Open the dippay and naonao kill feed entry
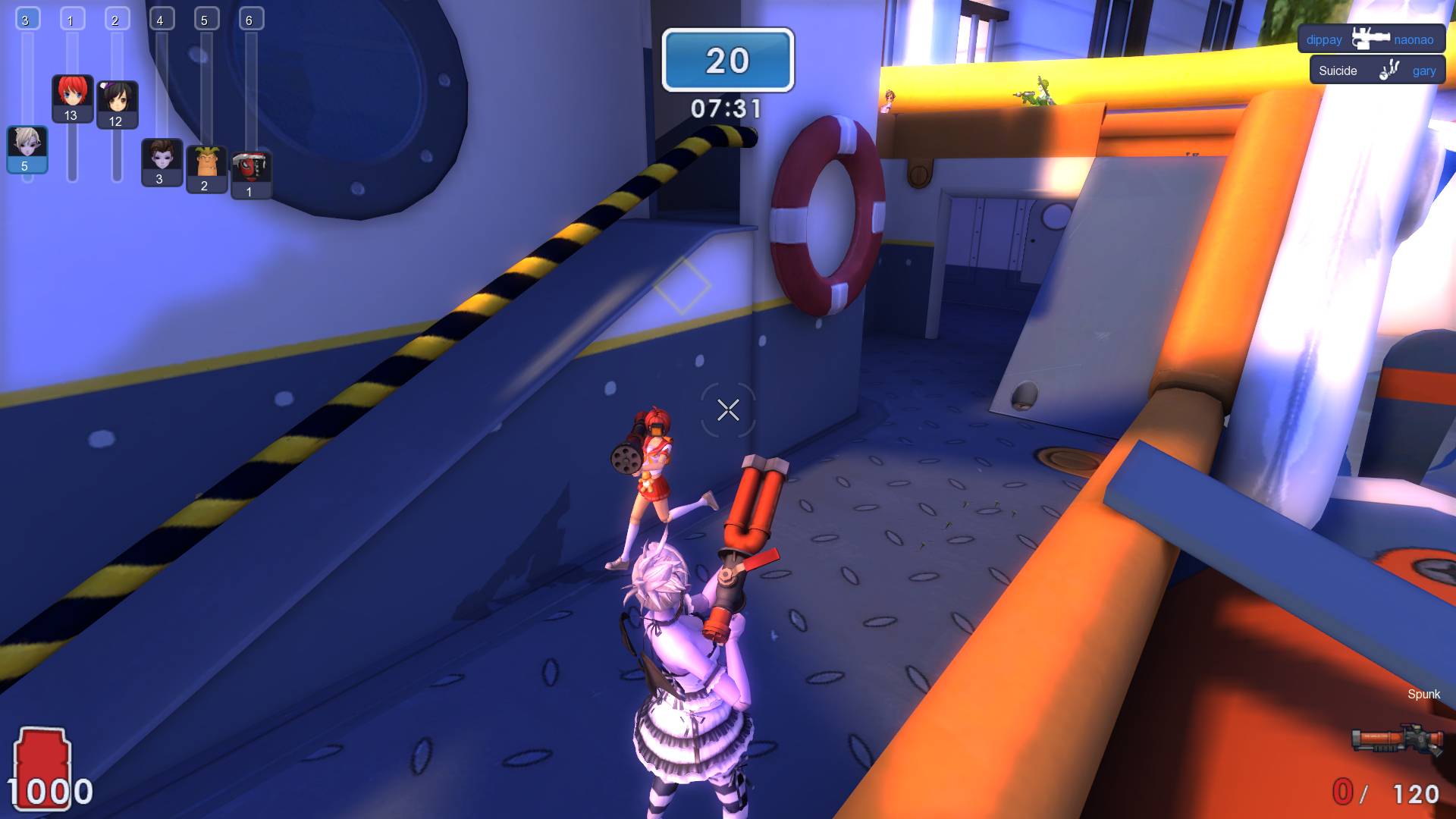This screenshot has height=819, width=1456. (1370, 39)
